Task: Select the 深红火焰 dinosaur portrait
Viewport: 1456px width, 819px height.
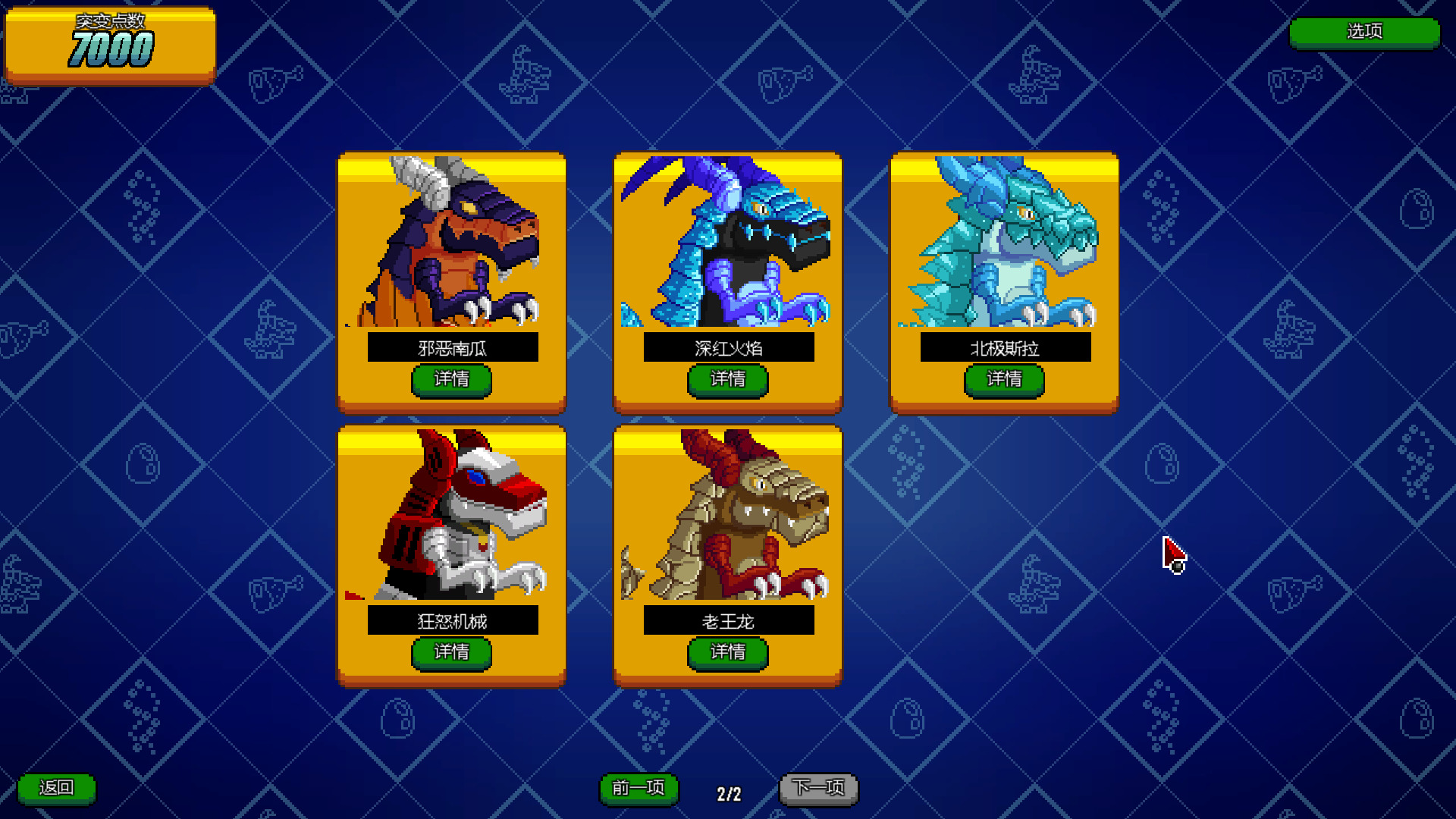Action: [x=727, y=243]
